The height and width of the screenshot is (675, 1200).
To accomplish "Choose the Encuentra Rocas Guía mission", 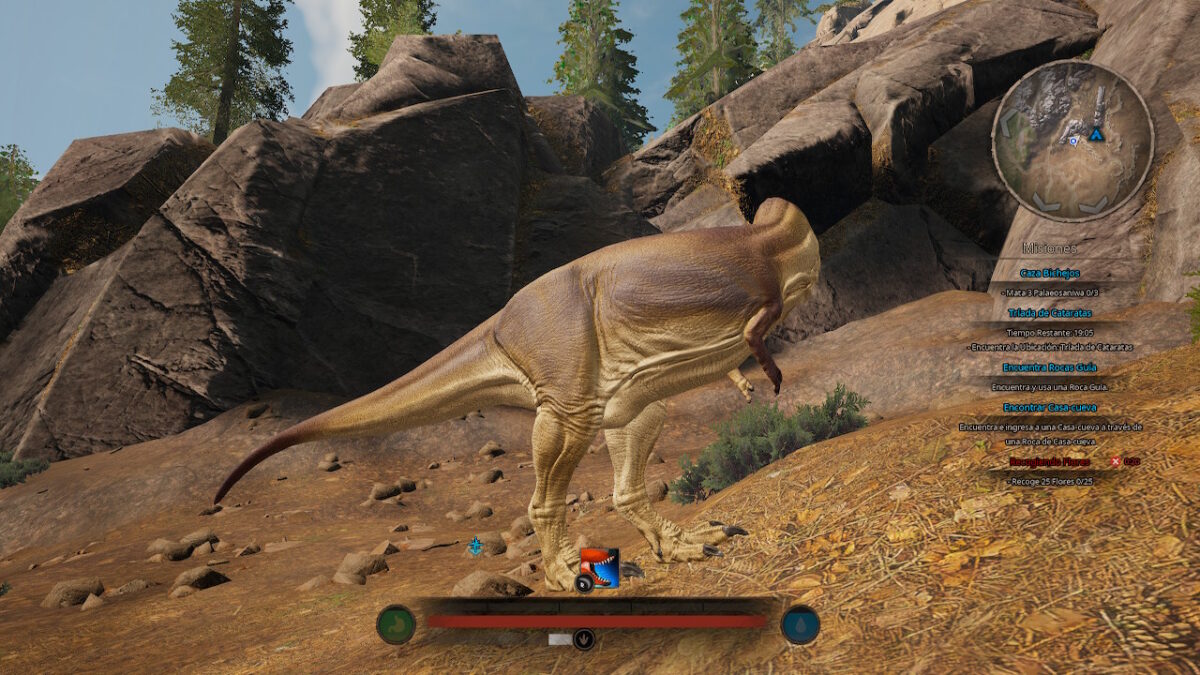I will [1049, 367].
